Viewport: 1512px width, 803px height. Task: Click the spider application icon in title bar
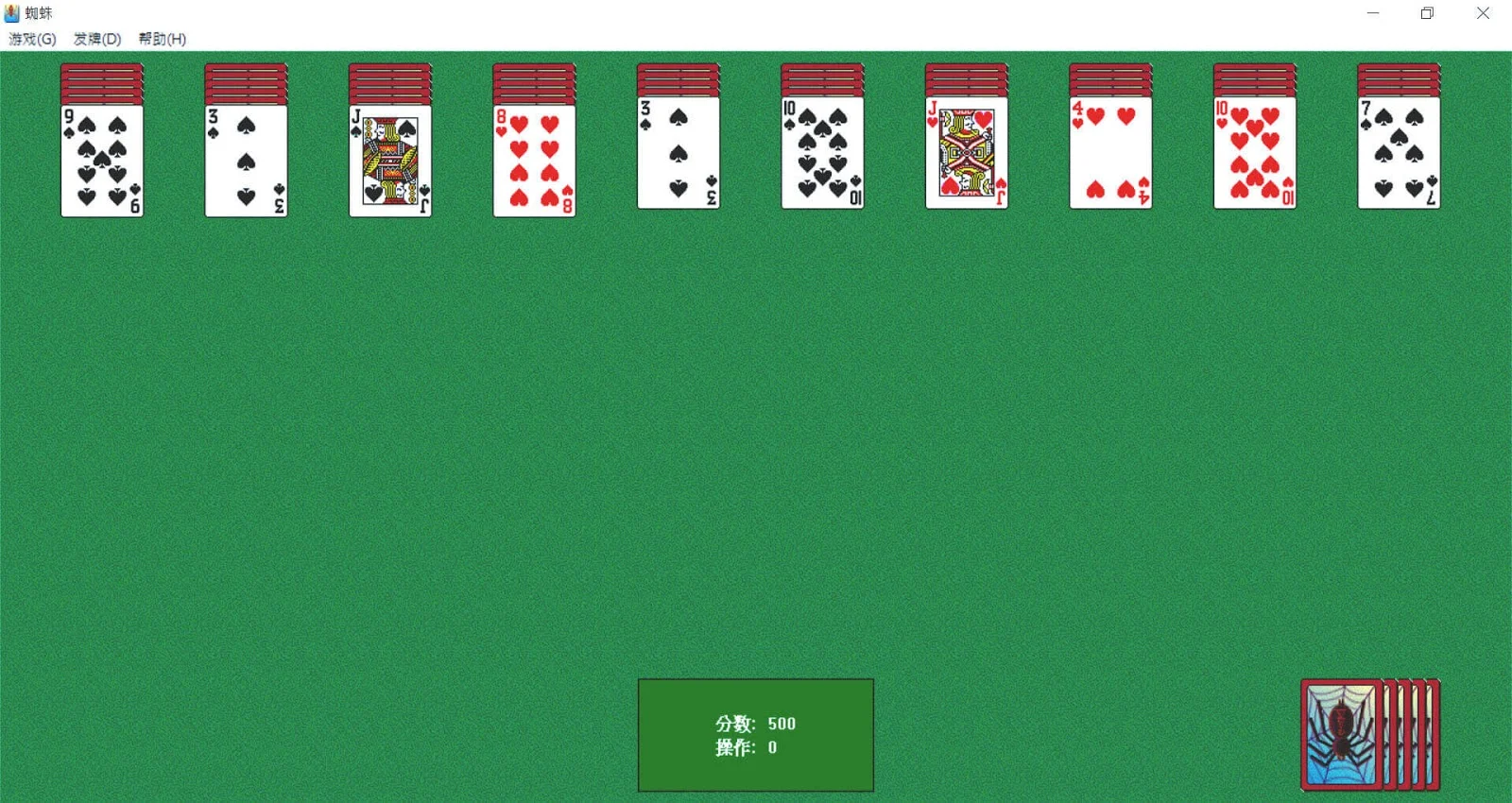[x=11, y=12]
